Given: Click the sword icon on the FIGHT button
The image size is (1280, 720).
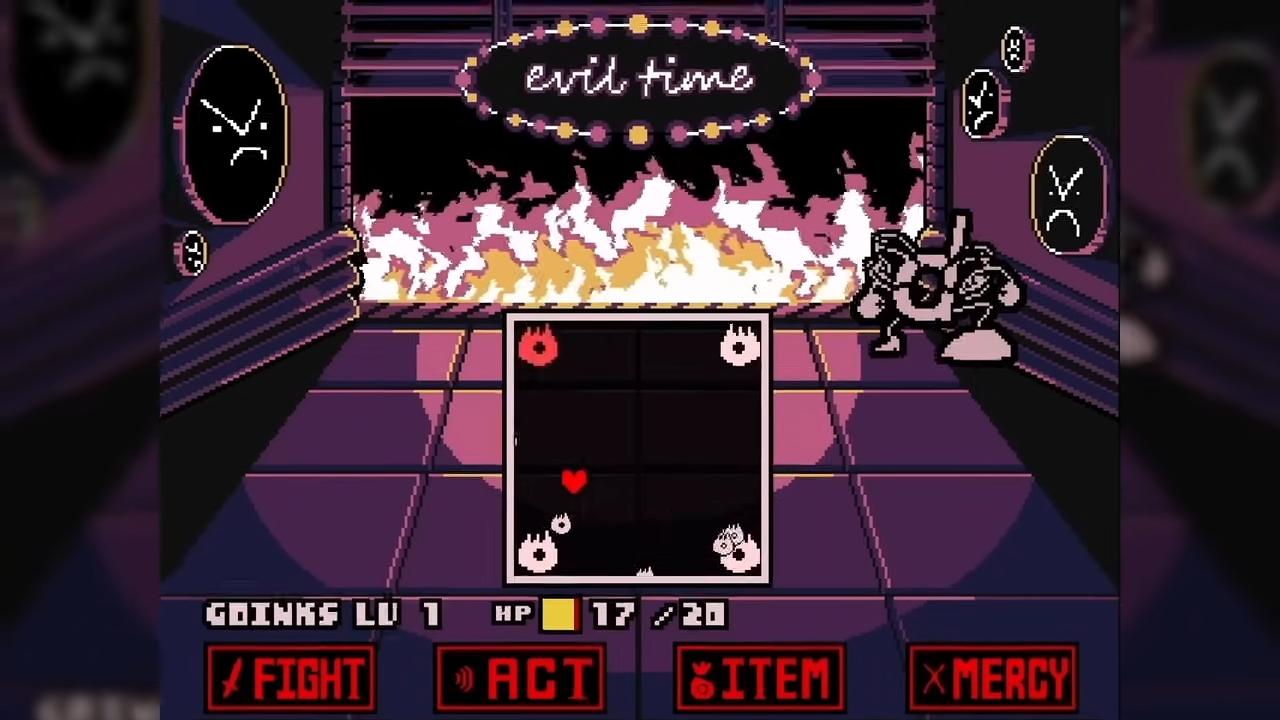Looking at the screenshot, I should [232, 678].
